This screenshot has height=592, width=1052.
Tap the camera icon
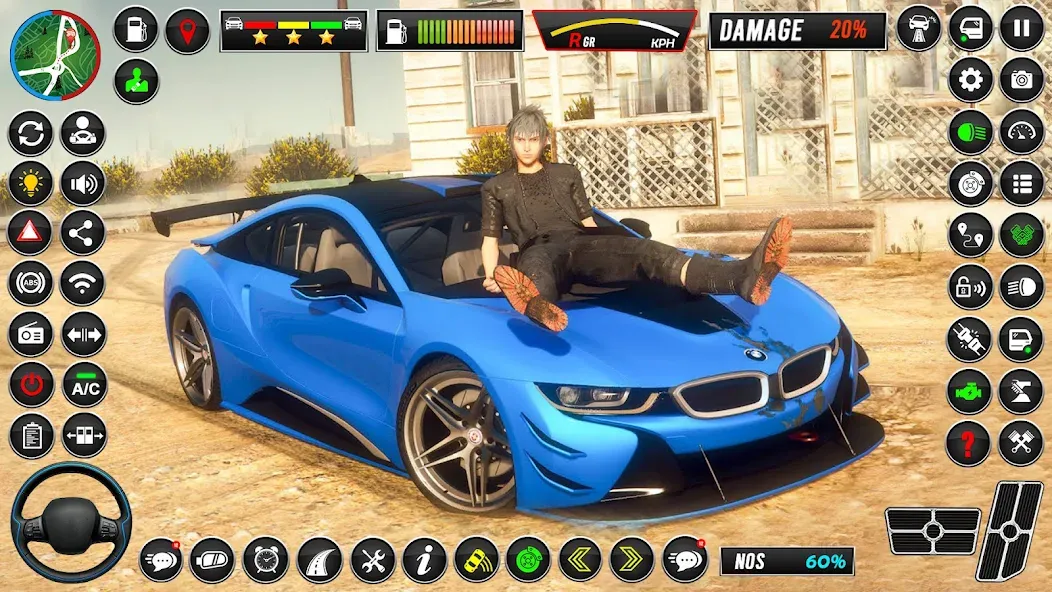pyautogui.click(x=1021, y=80)
